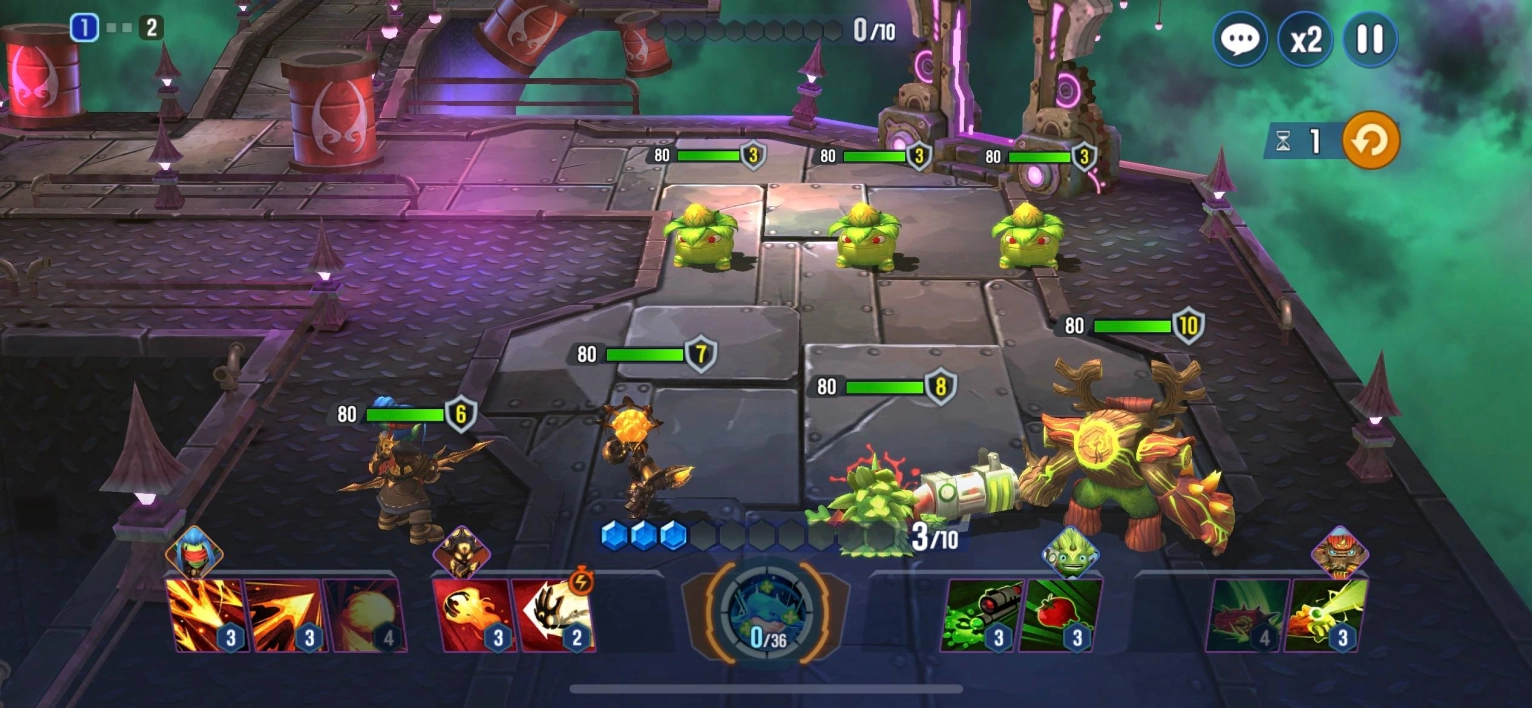Screen dimensions: 1532x708
Task: Select the blue-haired masked hero portrait
Action: coord(194,552)
